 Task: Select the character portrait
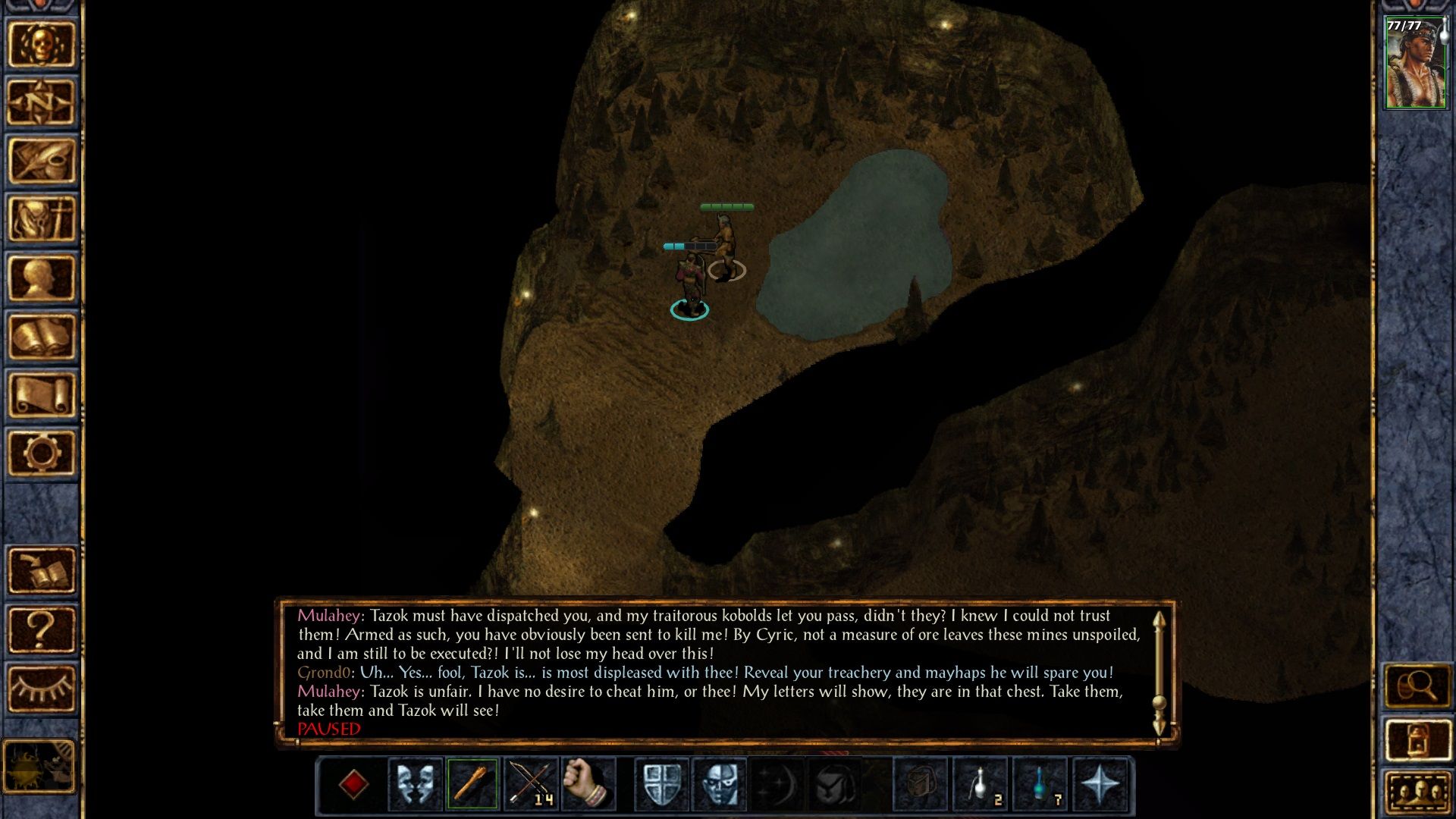tap(1415, 64)
